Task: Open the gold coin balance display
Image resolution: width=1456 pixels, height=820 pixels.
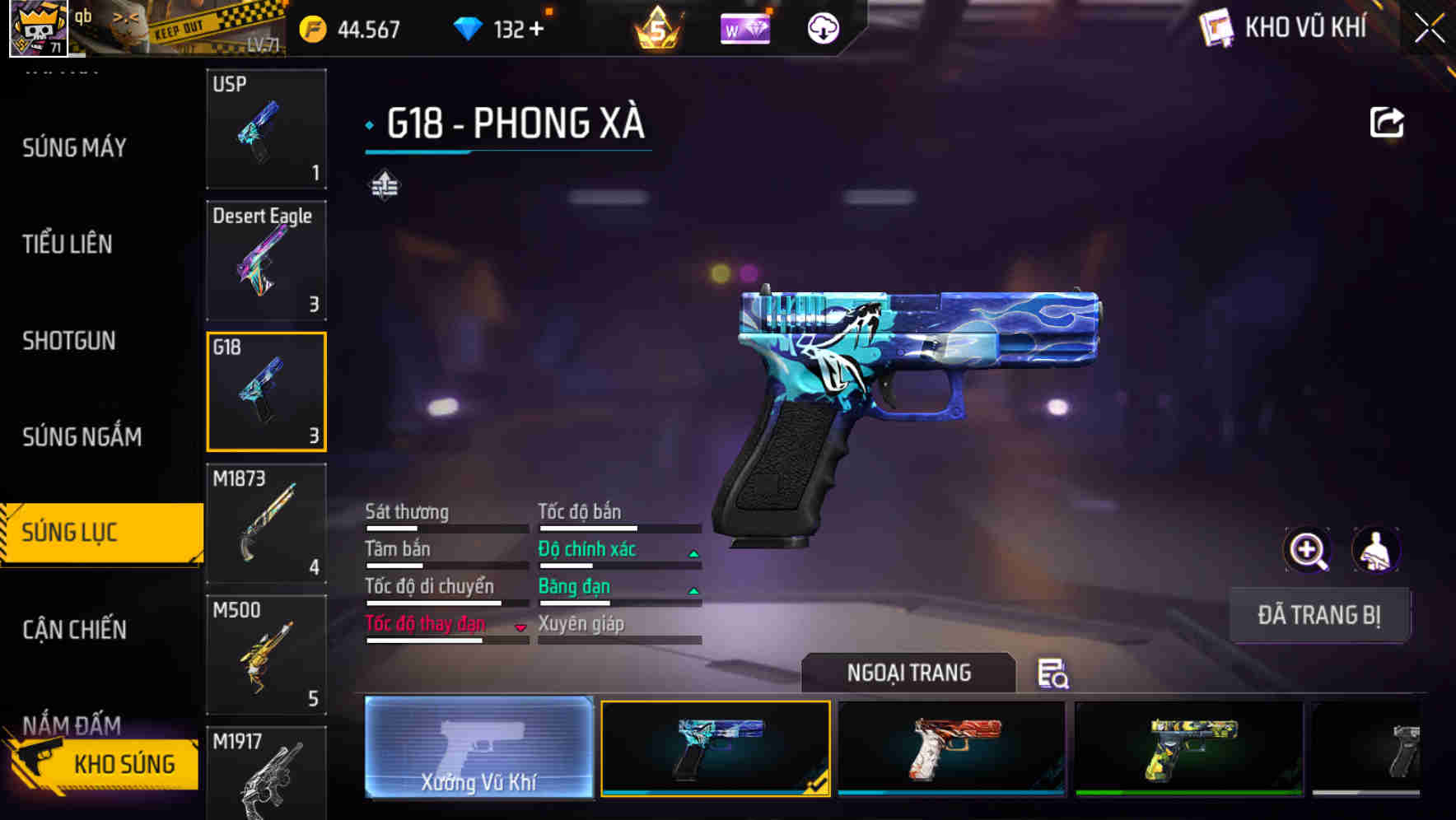Action: tap(346, 30)
